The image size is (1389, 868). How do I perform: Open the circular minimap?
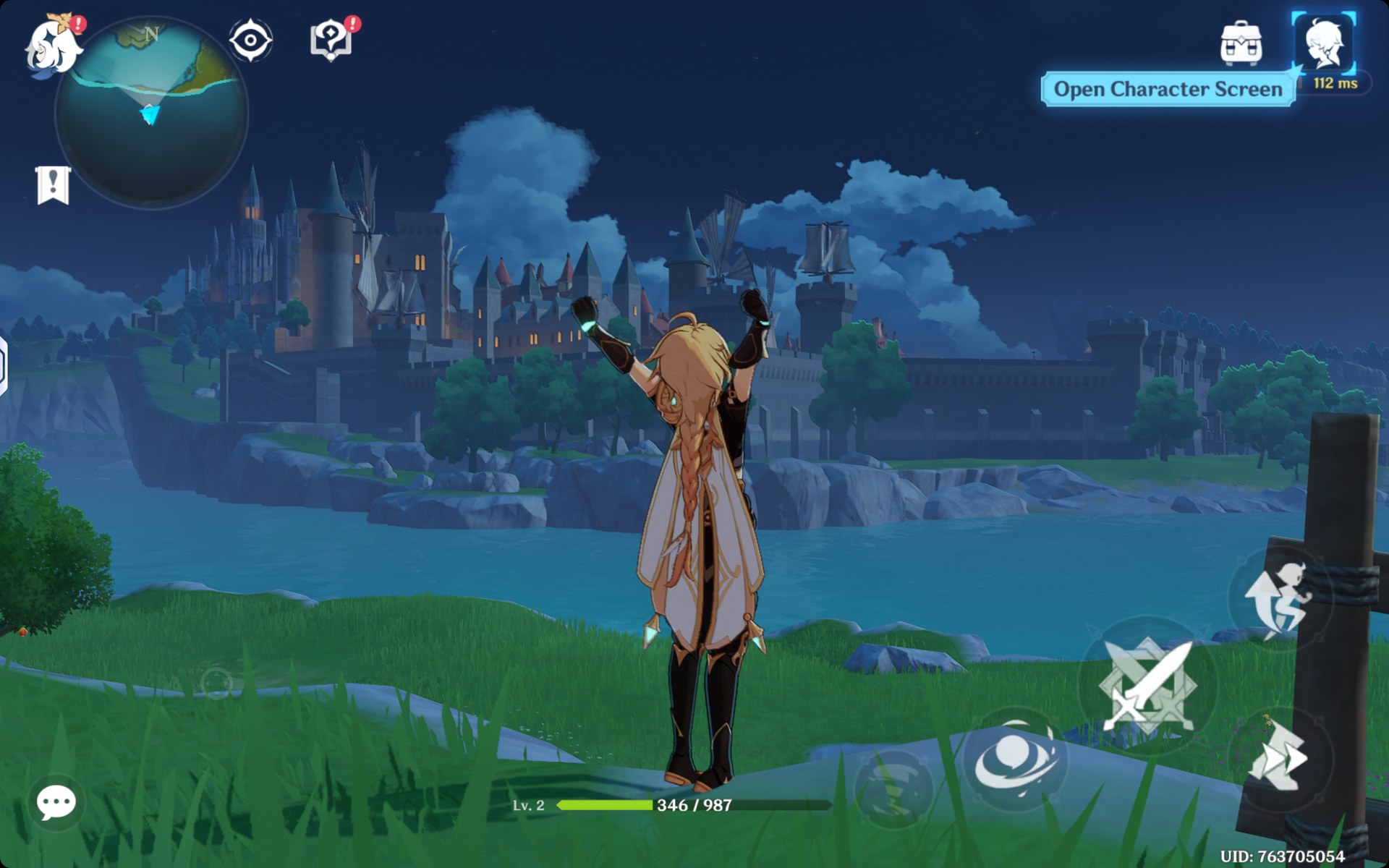[x=152, y=114]
